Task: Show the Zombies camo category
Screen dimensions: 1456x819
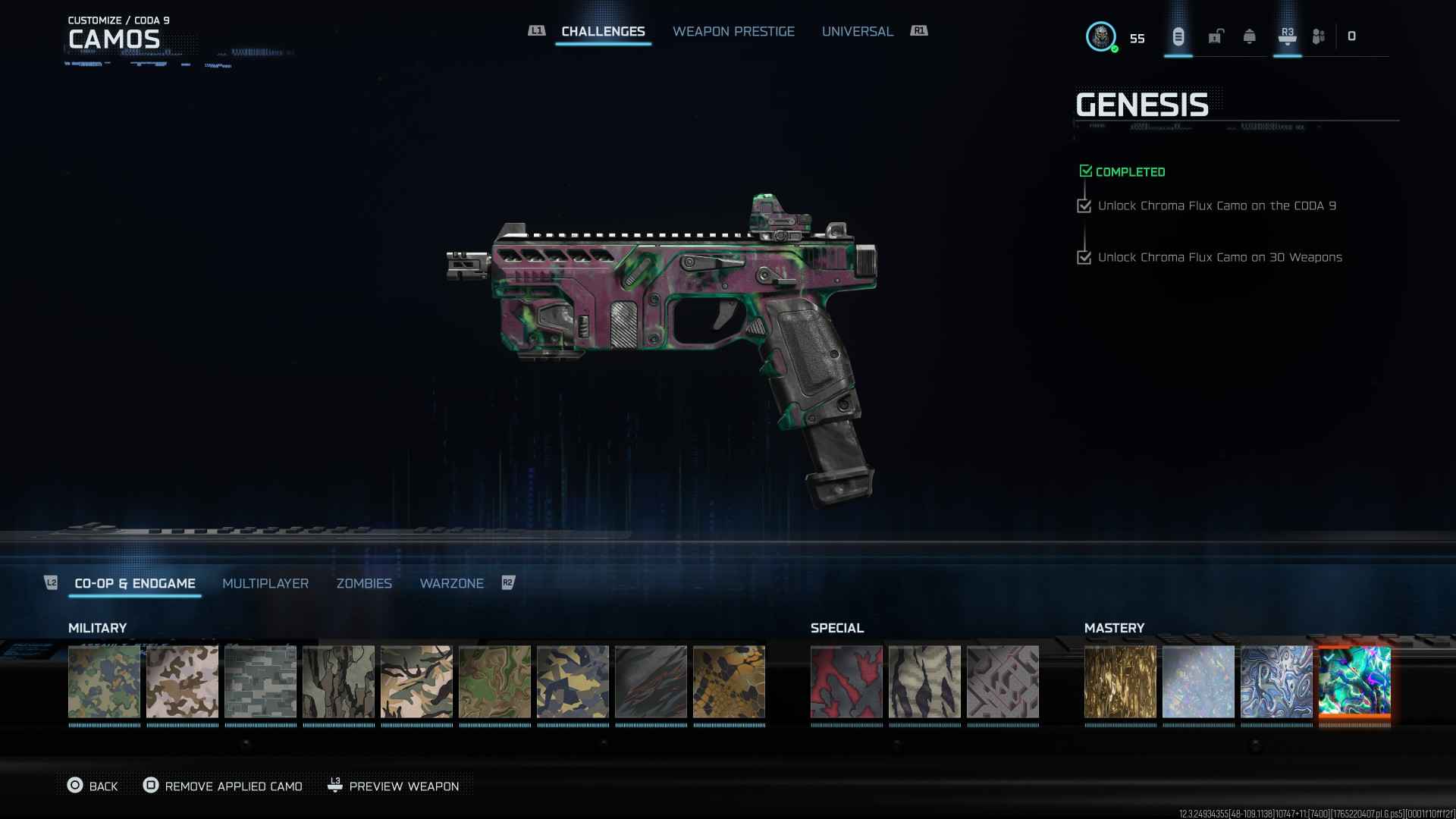Action: coord(364,583)
